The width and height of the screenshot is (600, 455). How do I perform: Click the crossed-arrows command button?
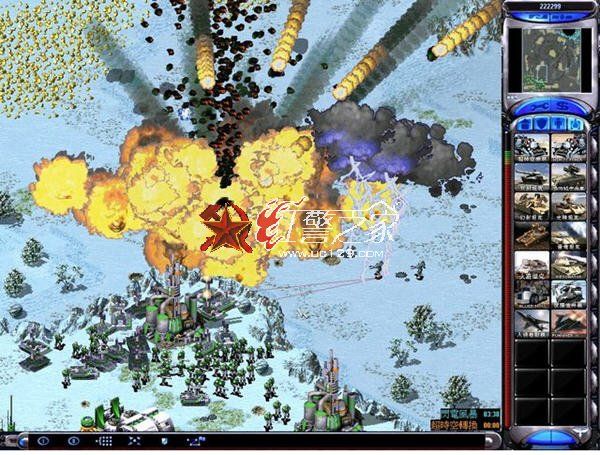coord(134,441)
